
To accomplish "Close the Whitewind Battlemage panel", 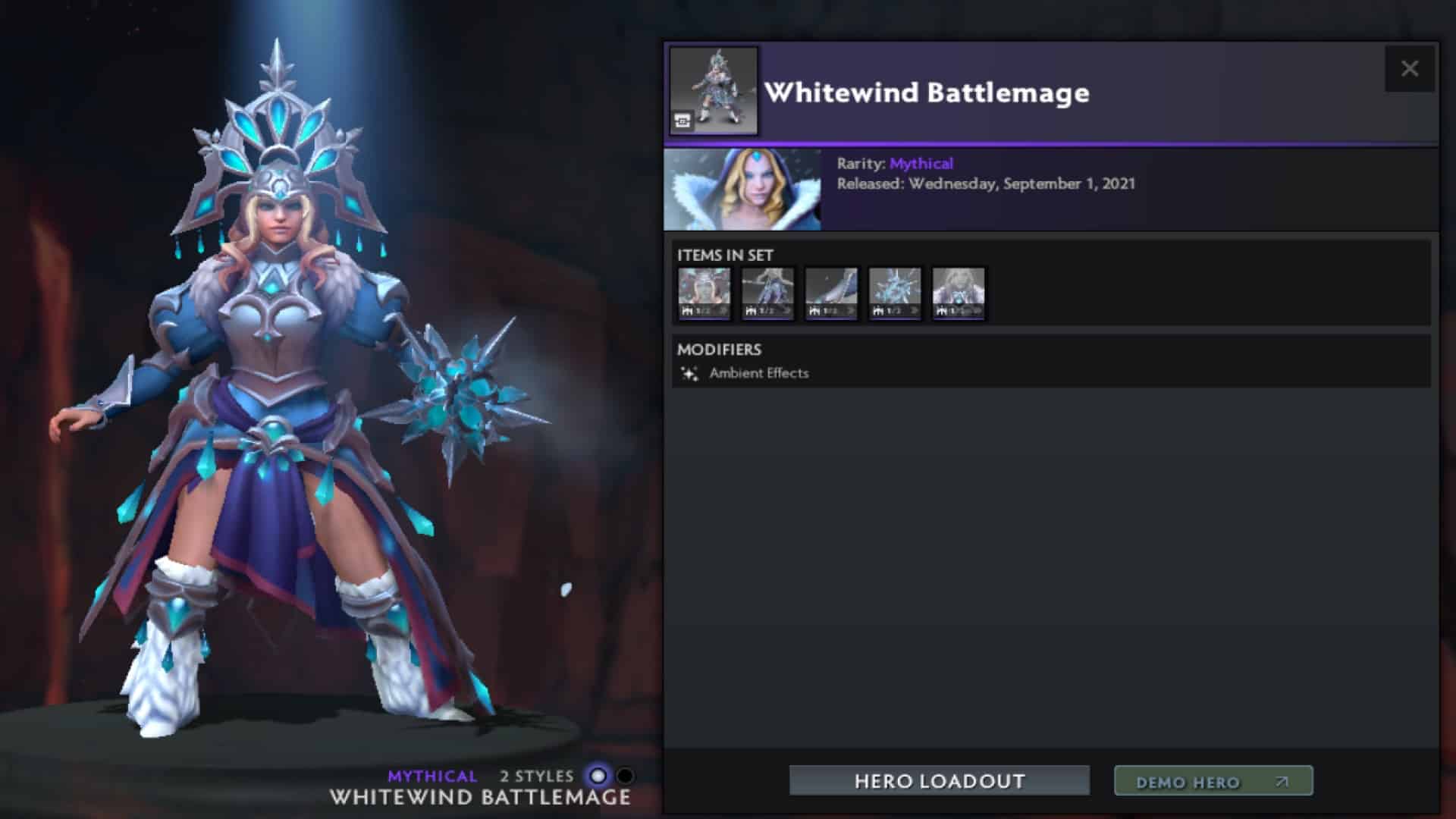I will click(x=1410, y=68).
